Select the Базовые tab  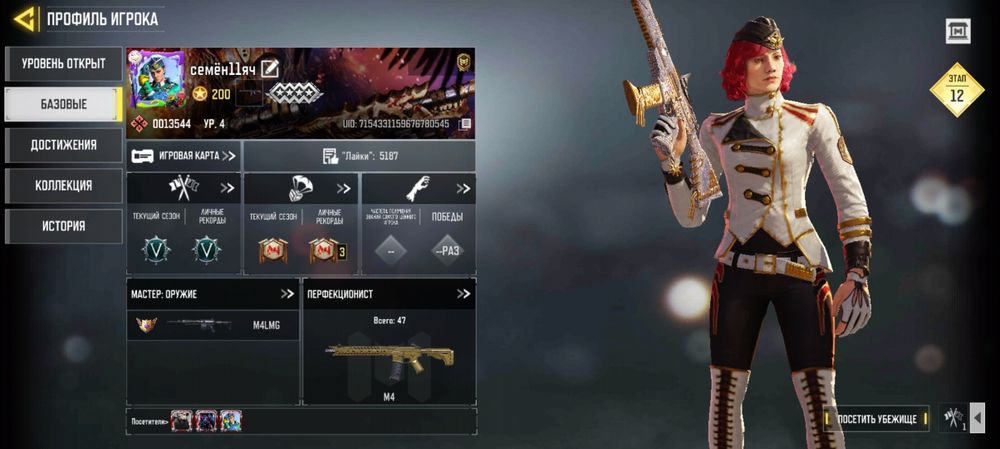coord(63,104)
